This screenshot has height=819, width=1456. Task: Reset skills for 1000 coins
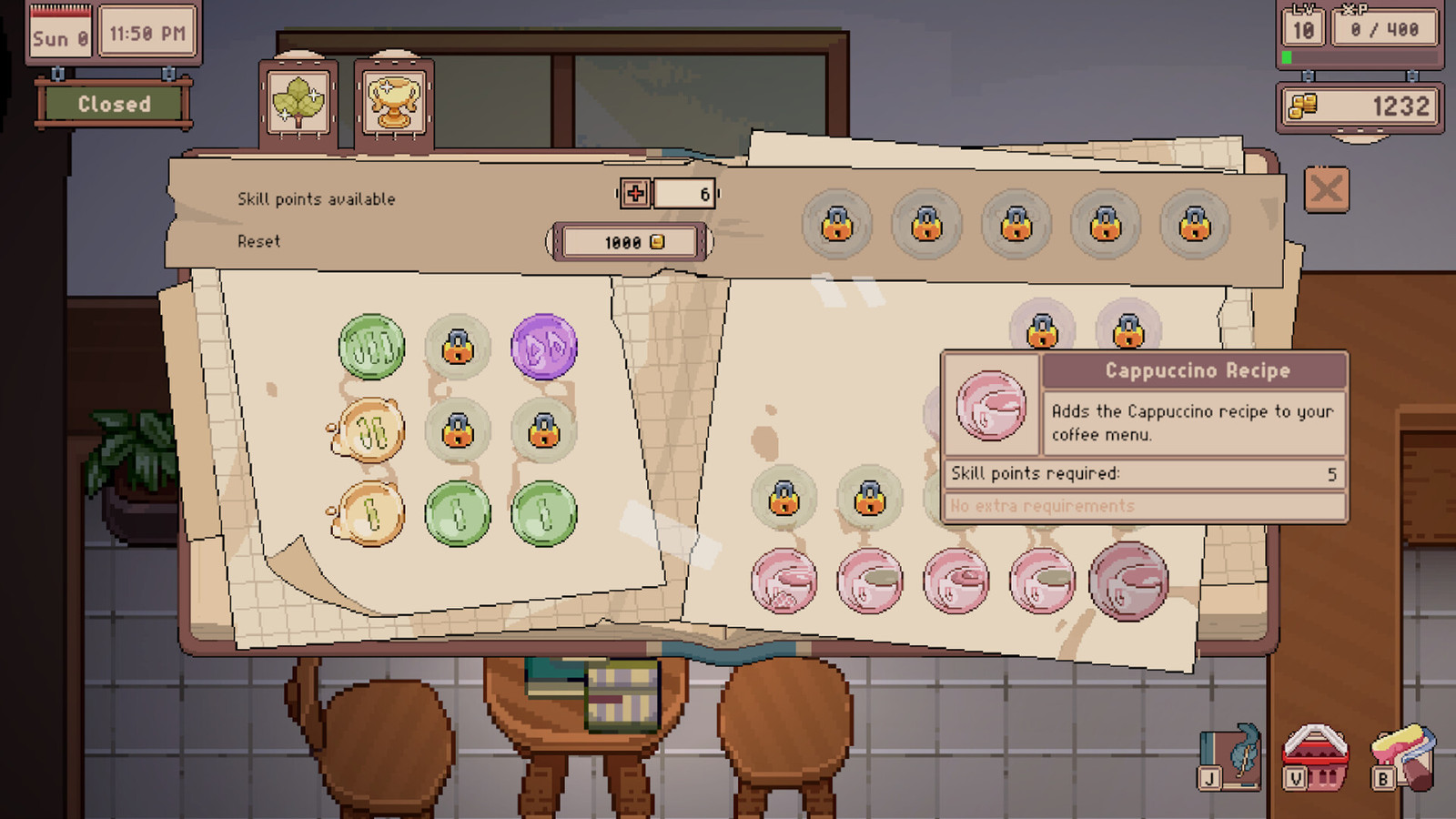[630, 242]
